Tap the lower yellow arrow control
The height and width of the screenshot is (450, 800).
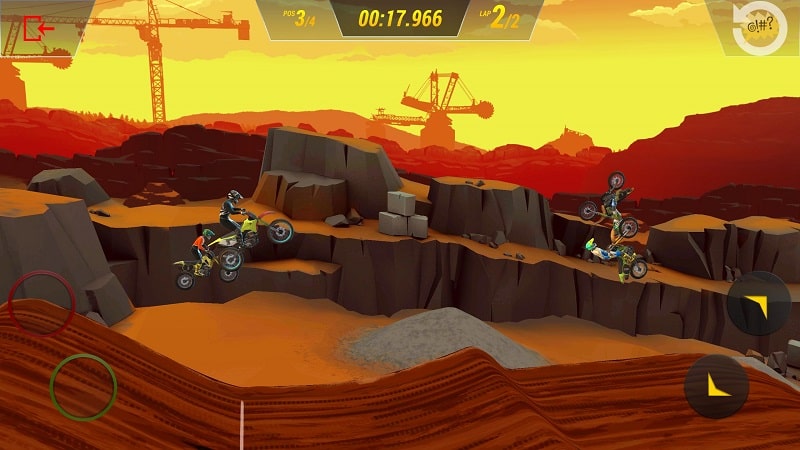tap(717, 386)
